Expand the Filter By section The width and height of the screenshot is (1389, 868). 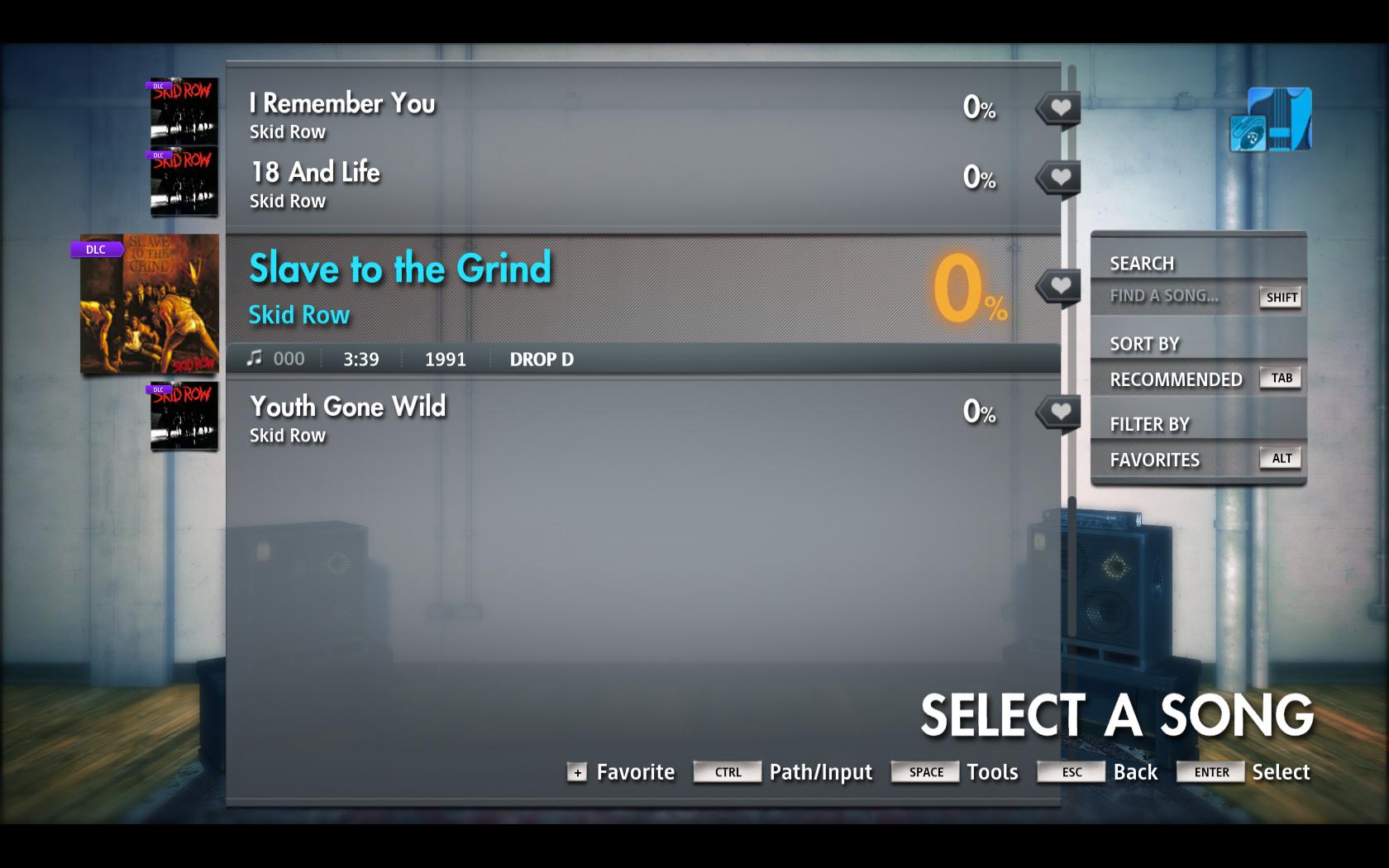(1149, 423)
